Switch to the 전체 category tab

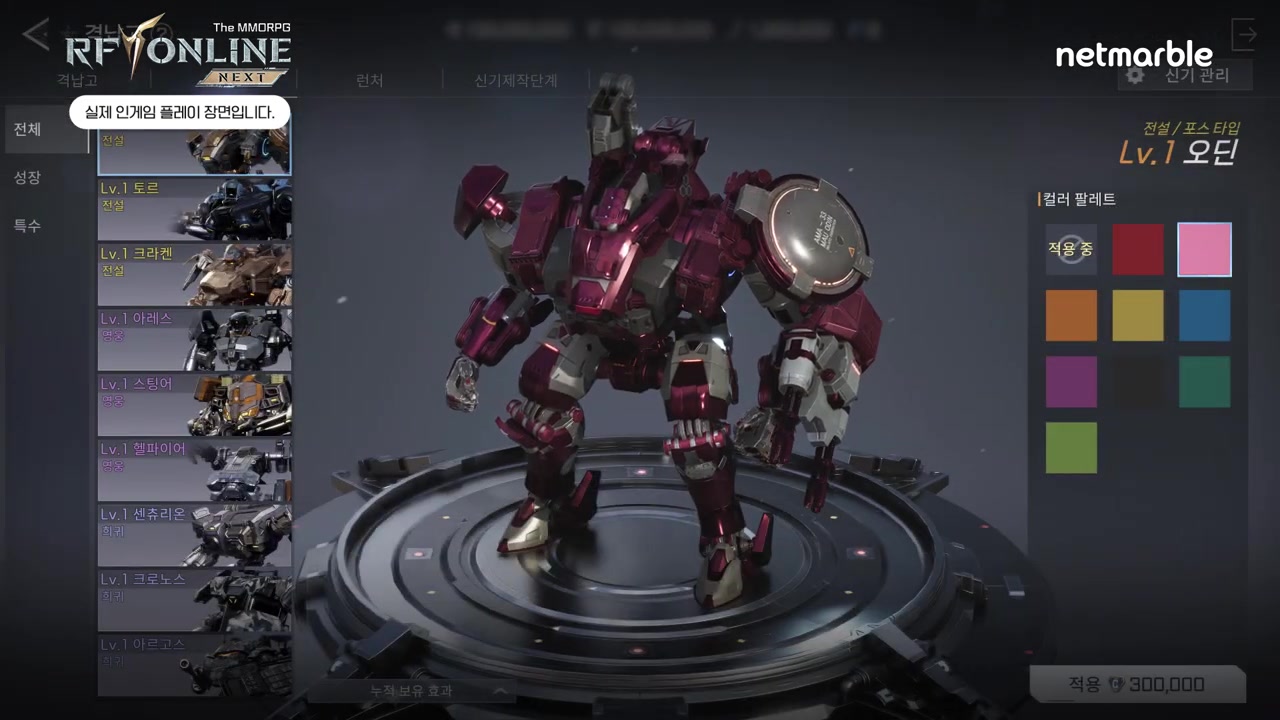tap(28, 130)
